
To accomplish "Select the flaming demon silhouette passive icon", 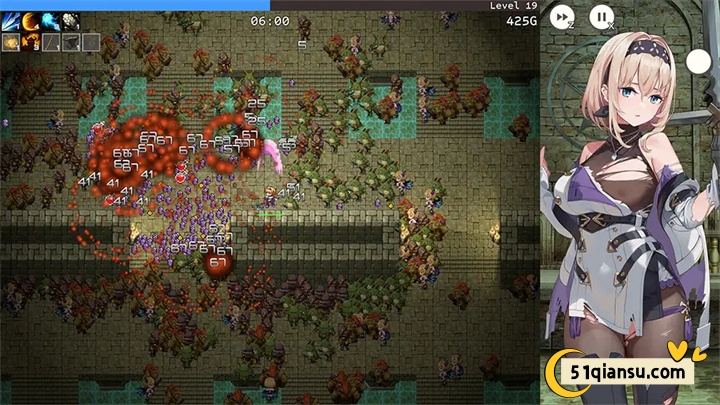I will [x=30, y=42].
